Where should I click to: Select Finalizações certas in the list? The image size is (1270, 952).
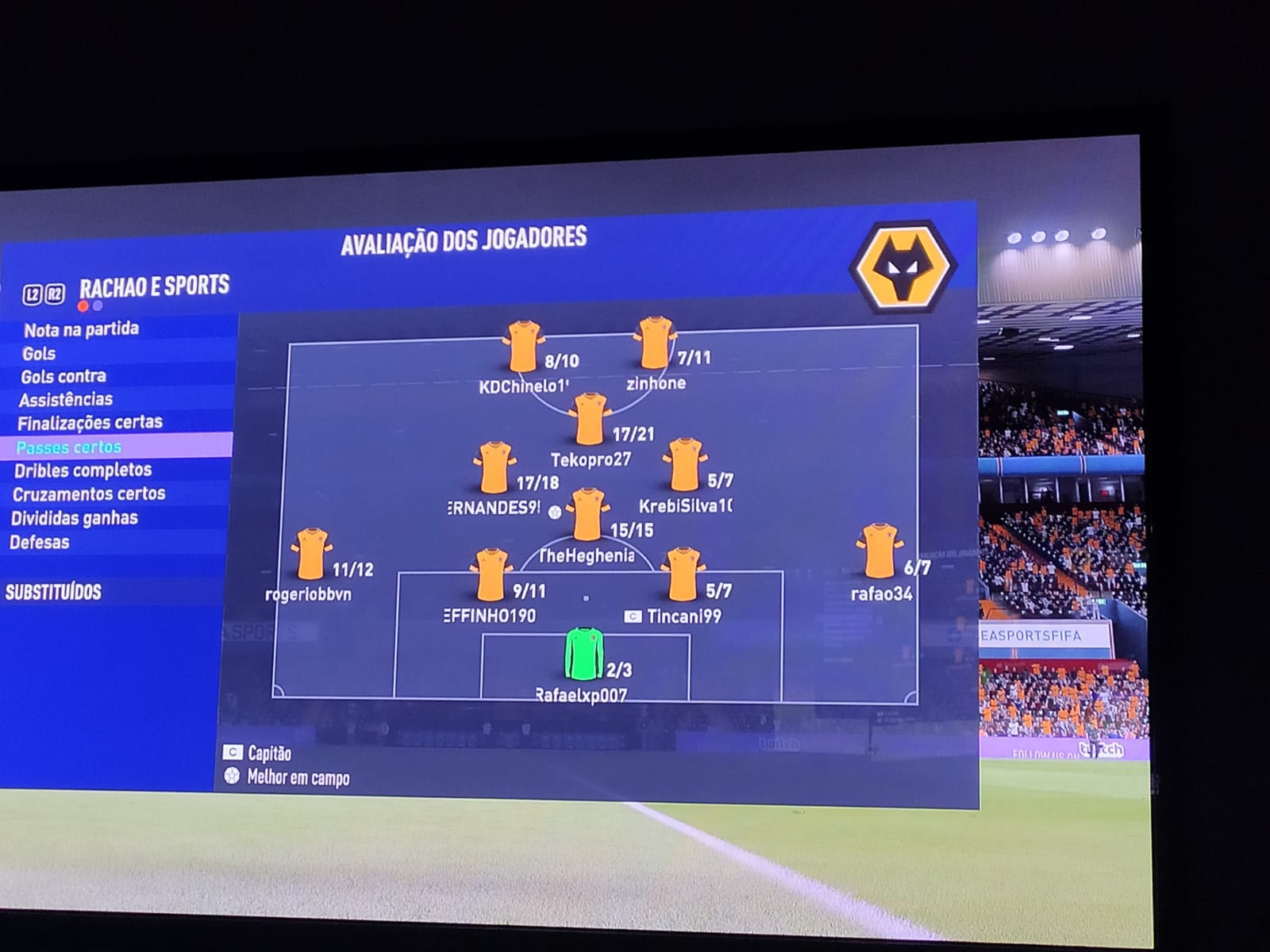pyautogui.click(x=90, y=423)
